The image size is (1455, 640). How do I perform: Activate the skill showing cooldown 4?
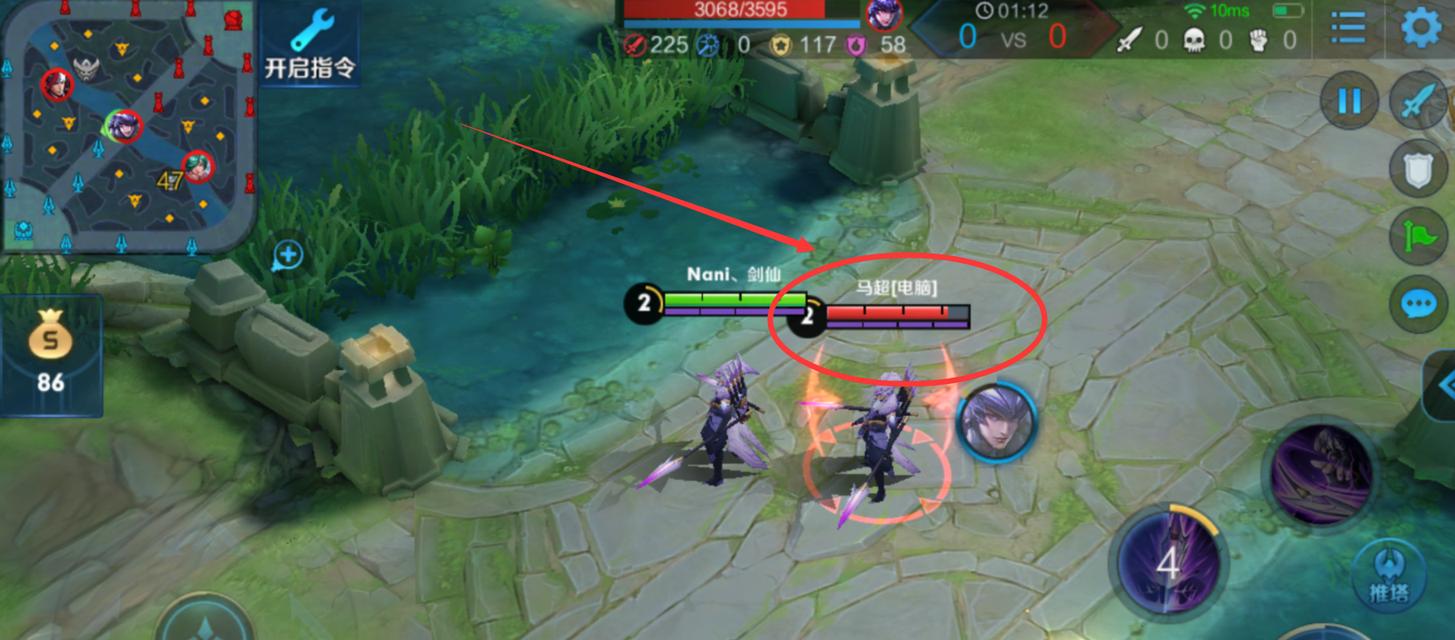(x=1168, y=562)
